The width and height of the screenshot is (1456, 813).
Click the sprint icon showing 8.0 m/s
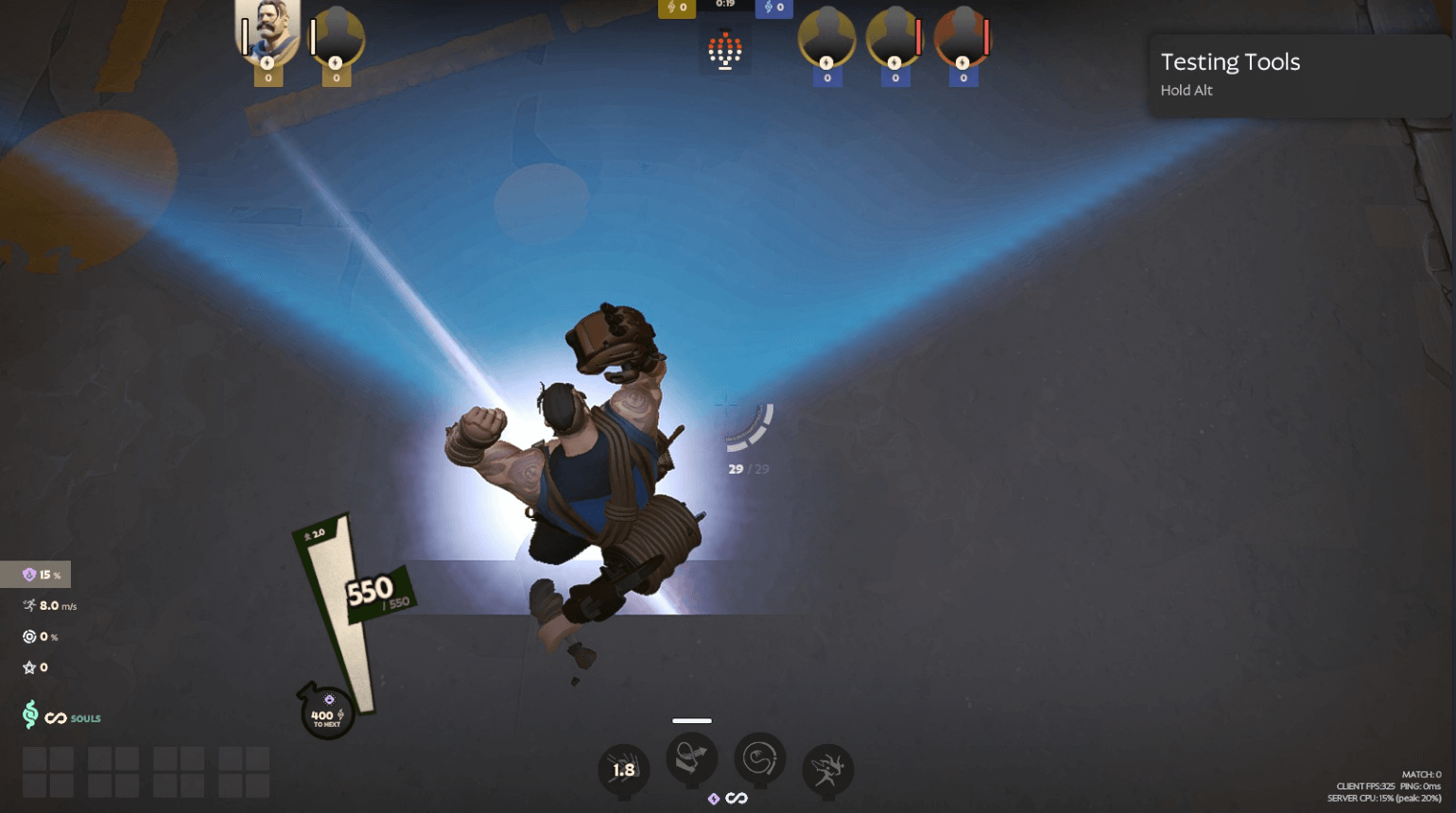[28, 605]
